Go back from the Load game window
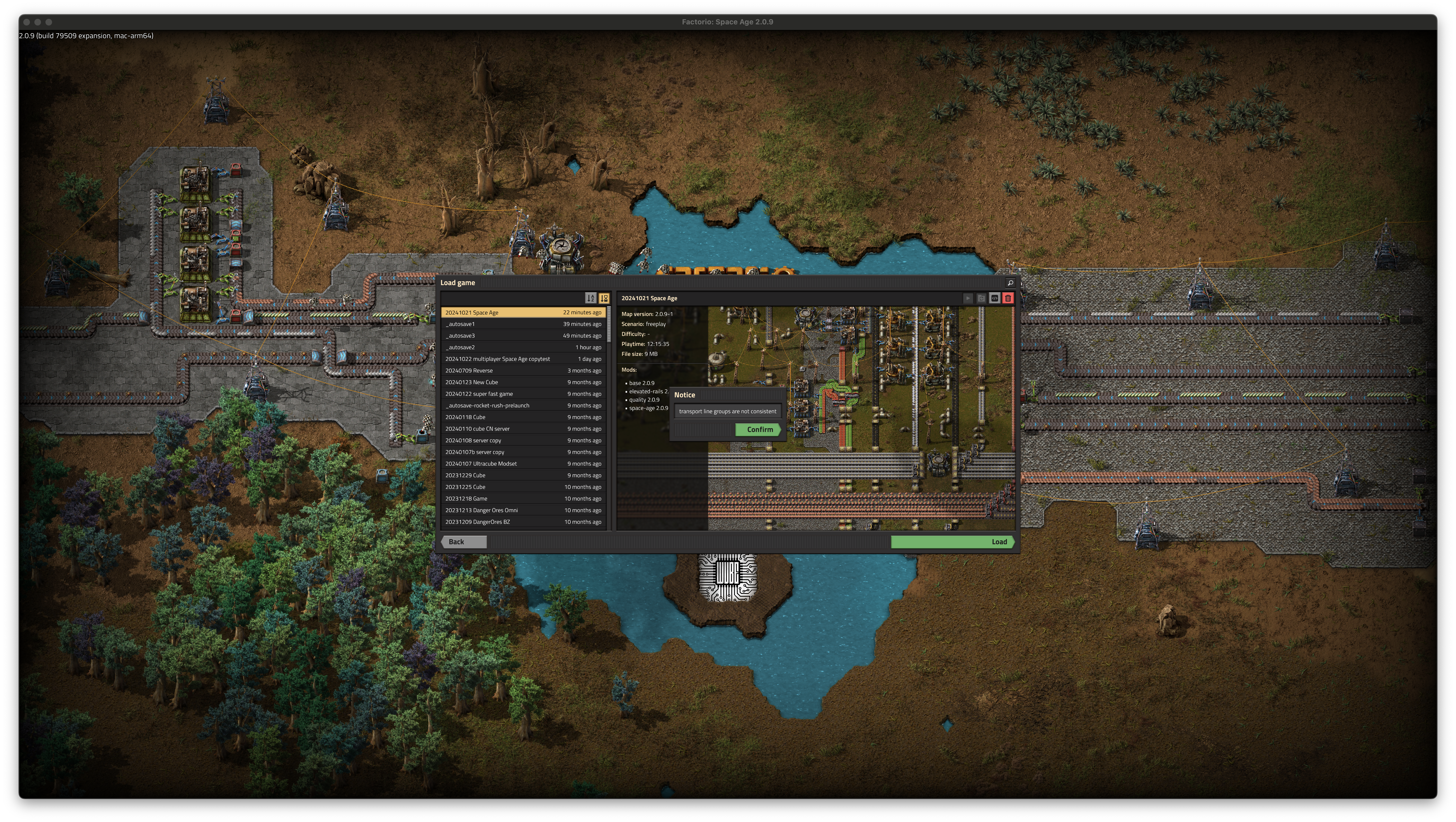The width and height of the screenshot is (1456, 822). tap(463, 542)
